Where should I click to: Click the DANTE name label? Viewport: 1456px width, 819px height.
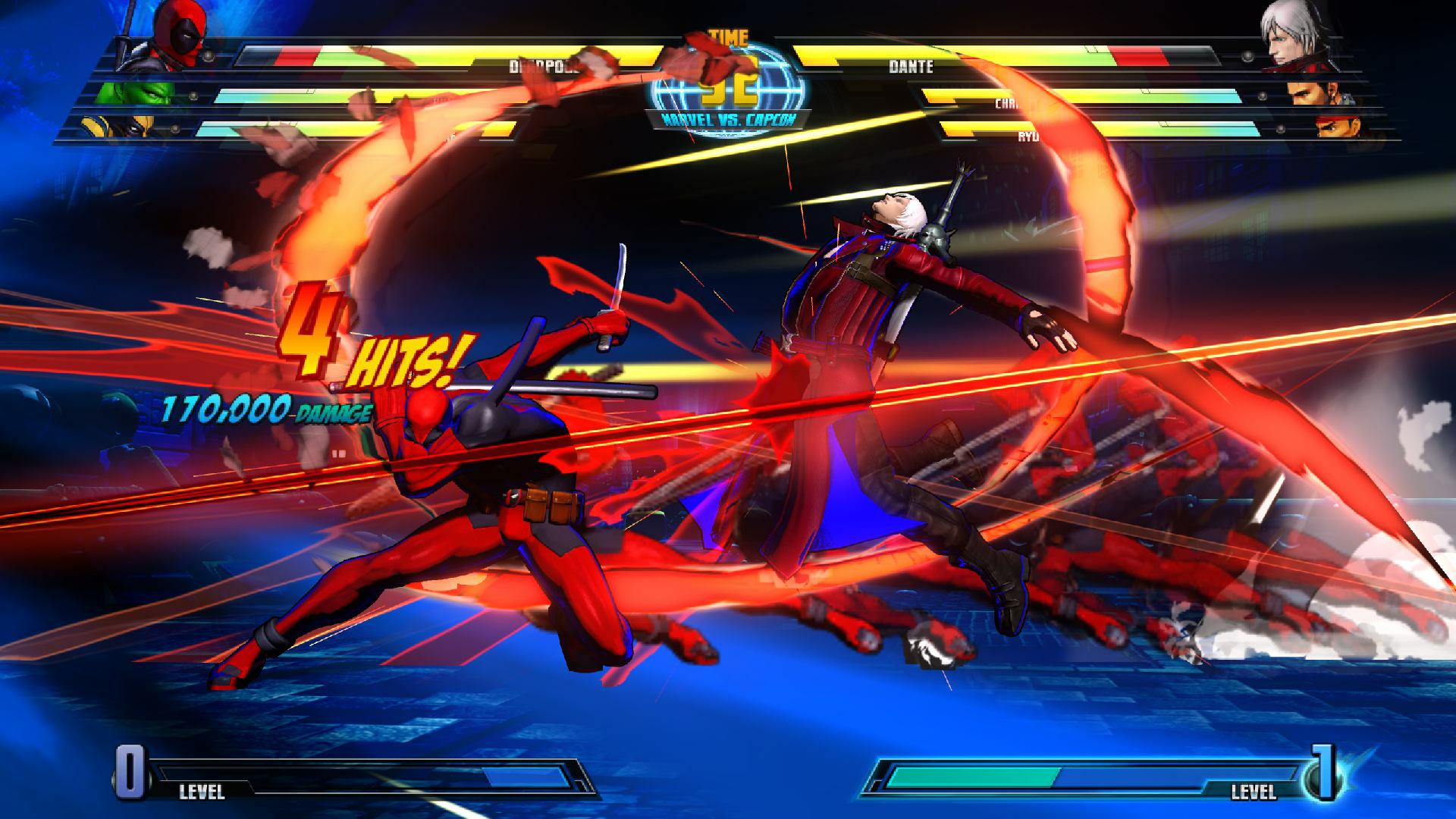pos(910,67)
